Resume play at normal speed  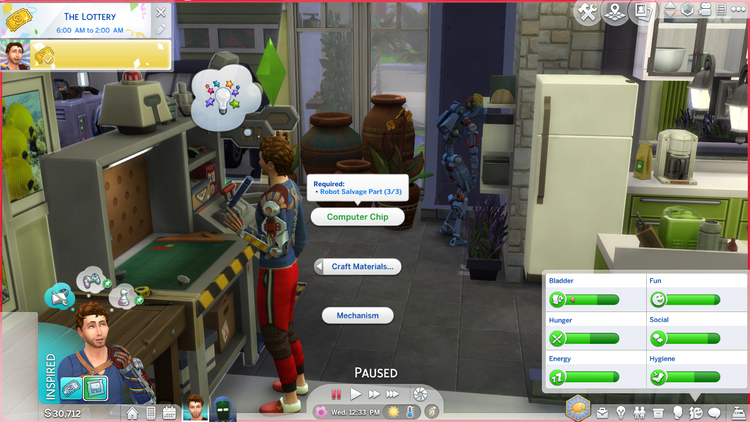pyautogui.click(x=355, y=395)
